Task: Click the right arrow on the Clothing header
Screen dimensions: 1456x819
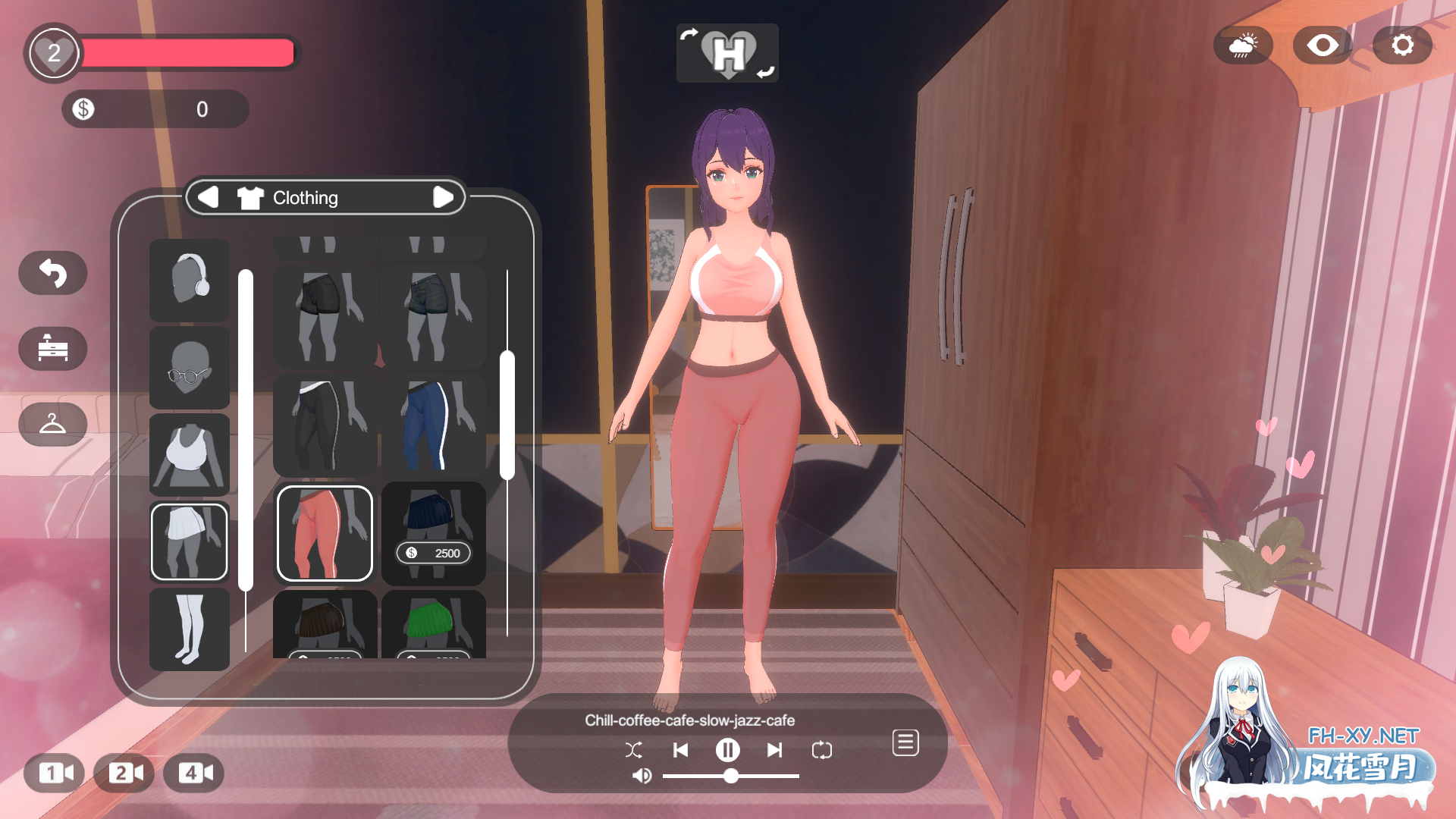Action: [x=444, y=197]
